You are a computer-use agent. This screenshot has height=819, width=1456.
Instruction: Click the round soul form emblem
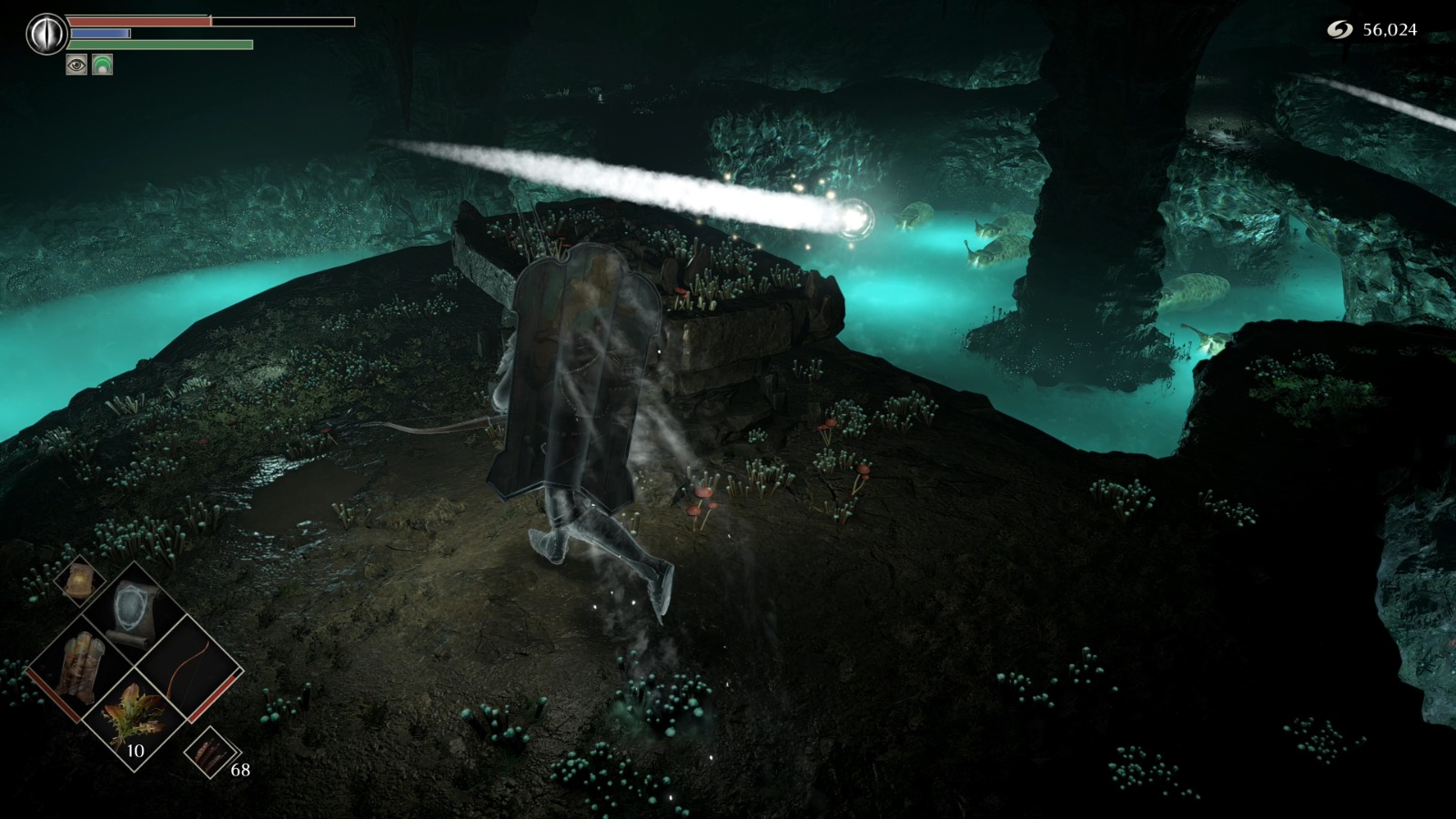[x=44, y=35]
